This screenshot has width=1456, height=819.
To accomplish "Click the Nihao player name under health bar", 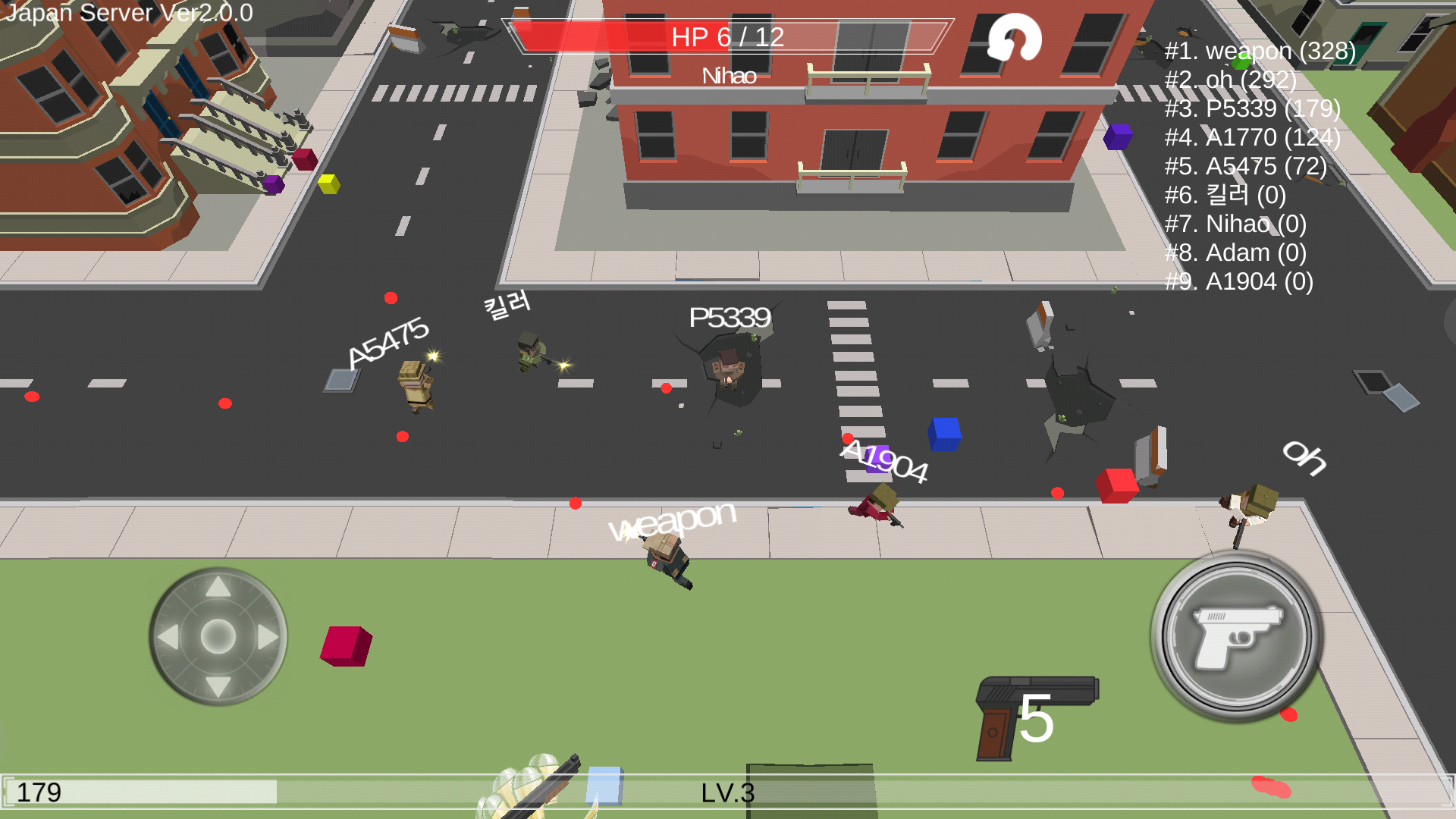I will click(730, 75).
